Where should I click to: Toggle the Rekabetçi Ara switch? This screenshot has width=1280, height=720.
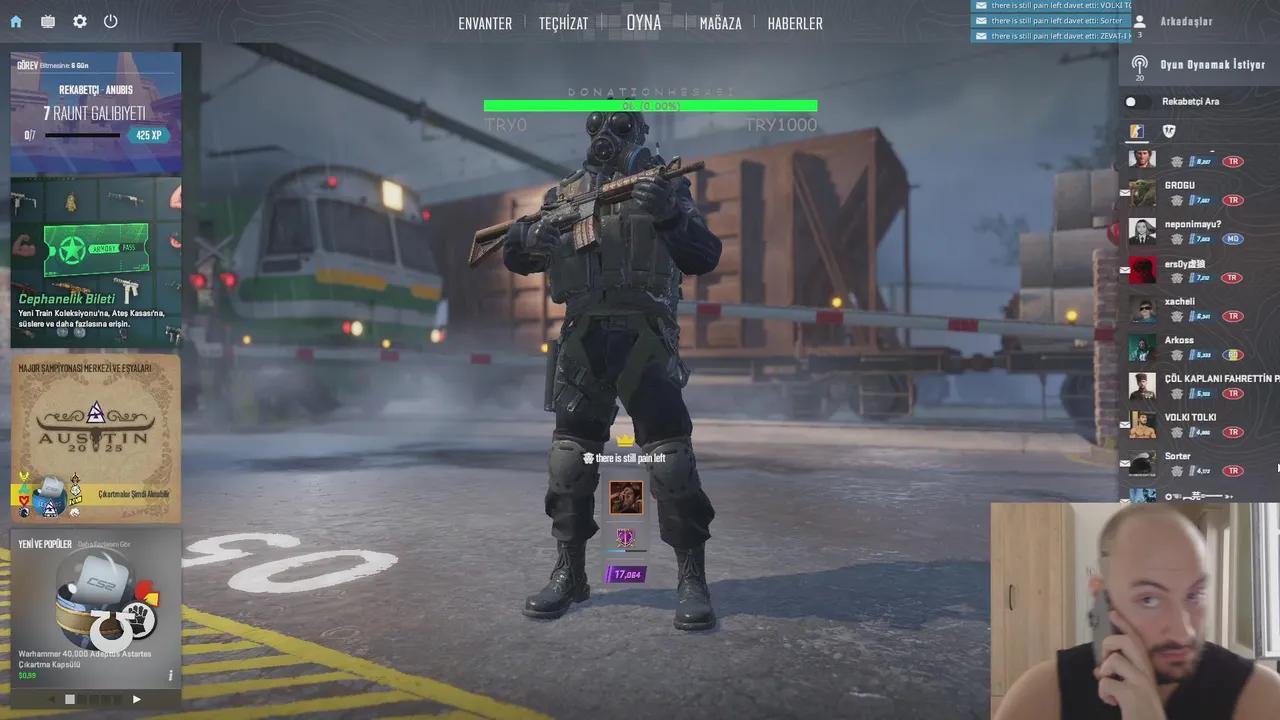1131,101
